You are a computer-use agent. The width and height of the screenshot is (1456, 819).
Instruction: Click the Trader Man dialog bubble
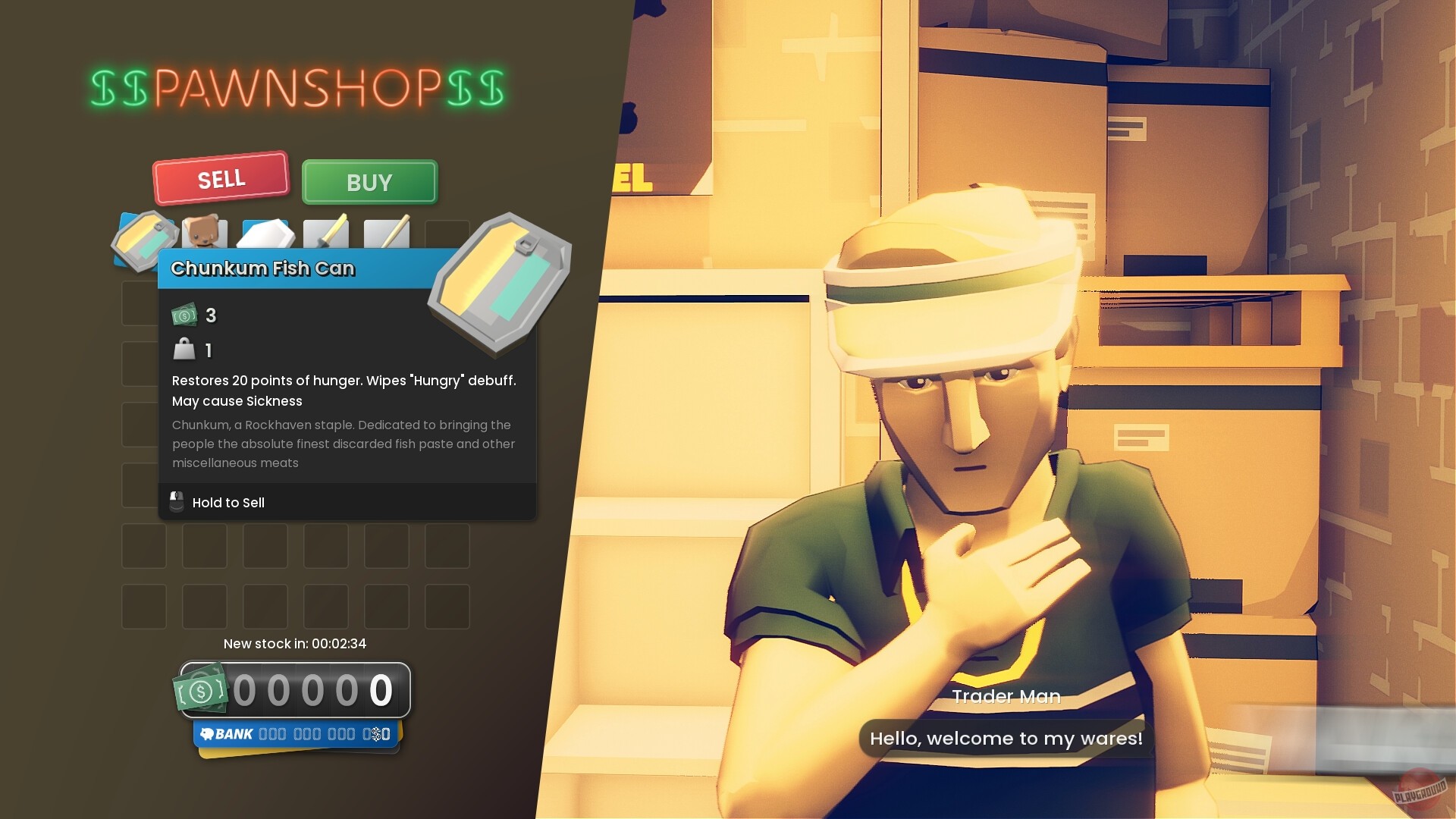(1006, 738)
